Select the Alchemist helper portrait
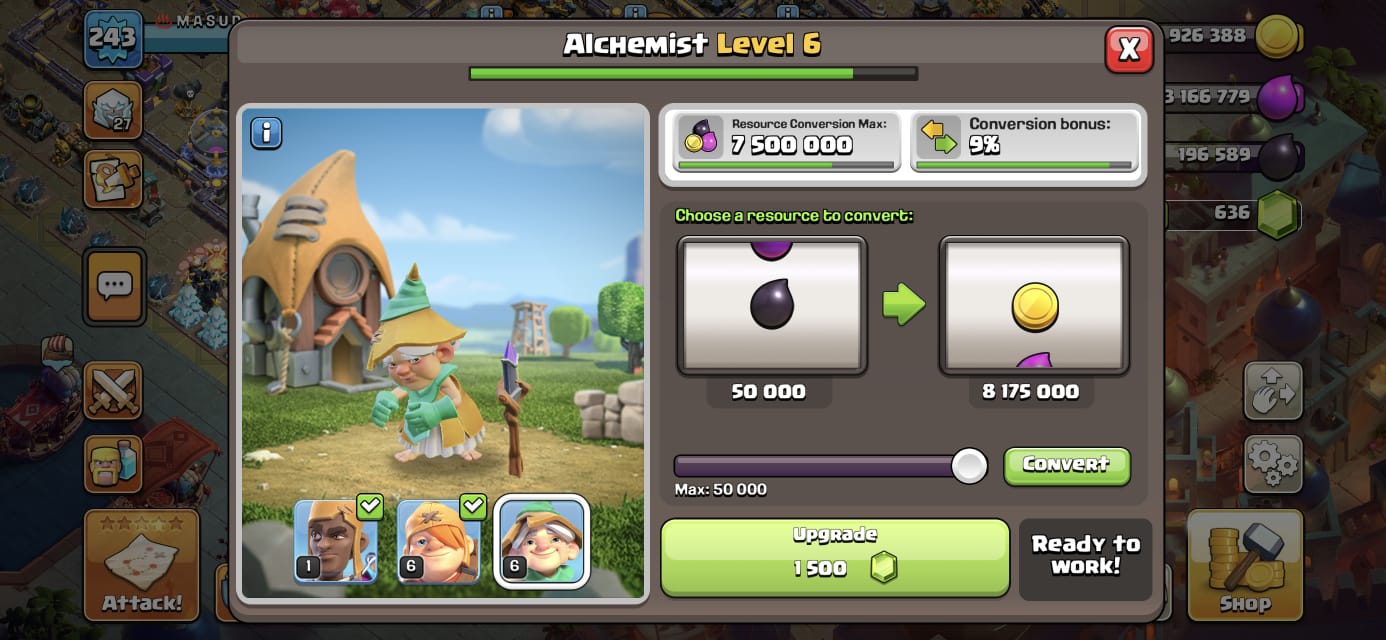Image resolution: width=1386 pixels, height=640 pixels. [541, 541]
